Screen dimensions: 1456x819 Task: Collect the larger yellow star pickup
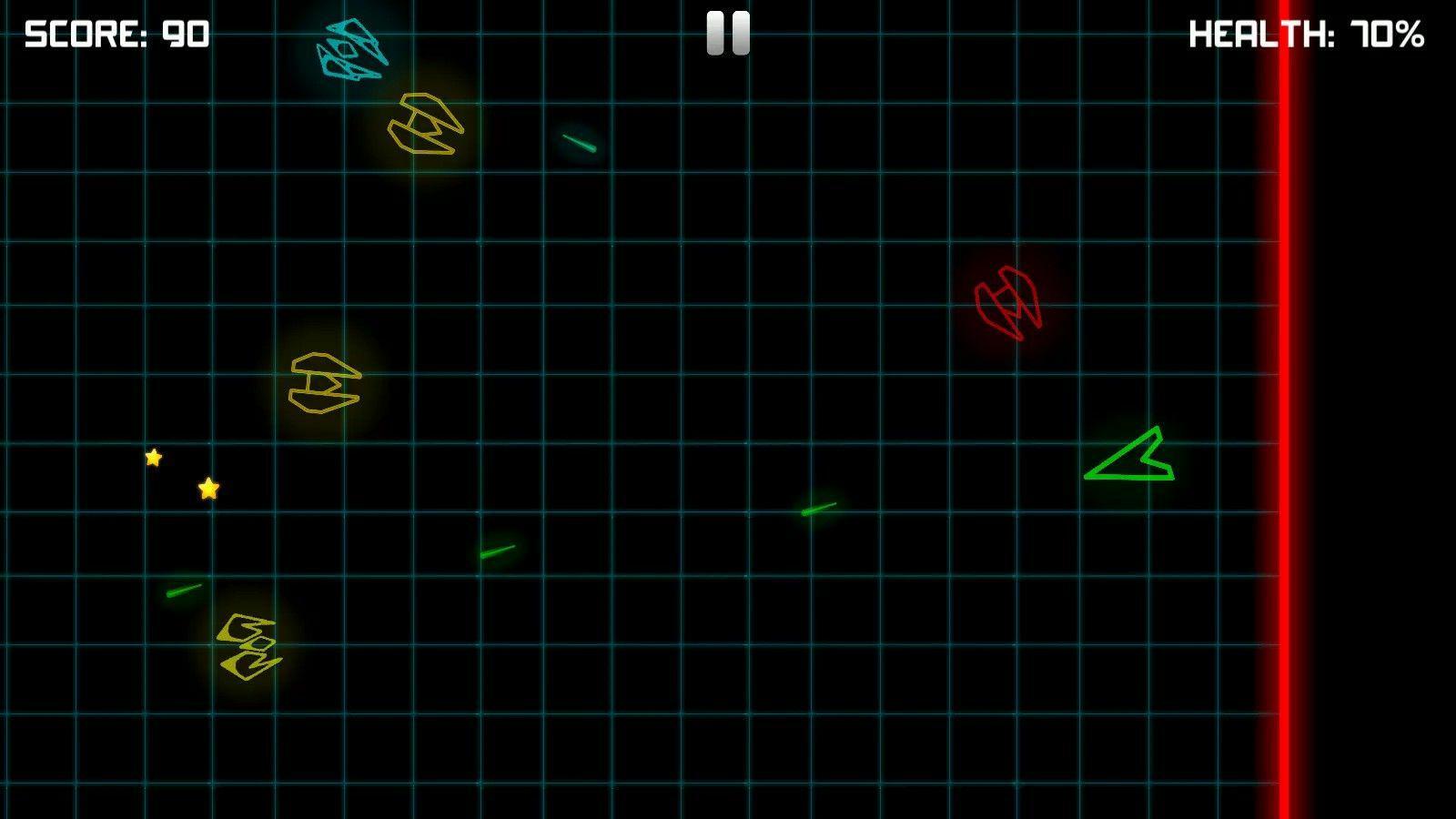207,490
